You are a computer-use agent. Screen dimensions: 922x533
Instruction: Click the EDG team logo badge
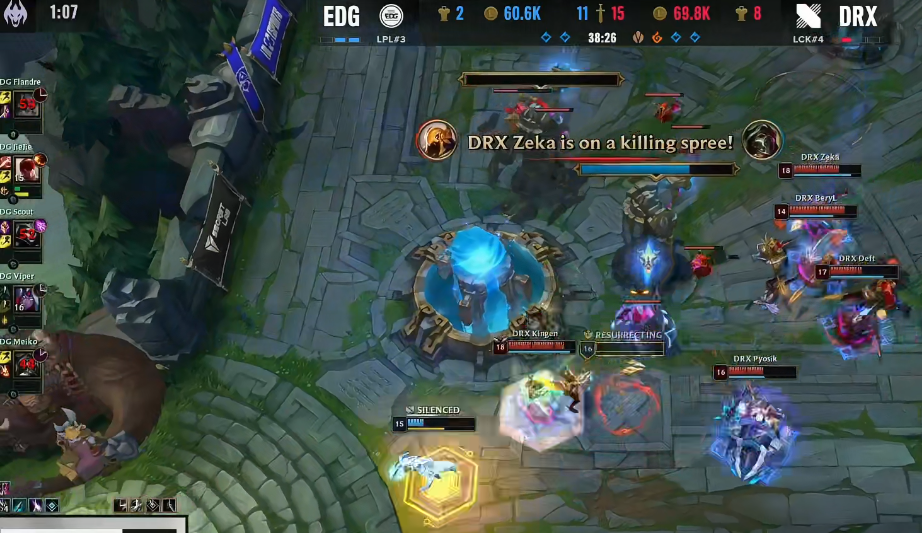pos(391,16)
